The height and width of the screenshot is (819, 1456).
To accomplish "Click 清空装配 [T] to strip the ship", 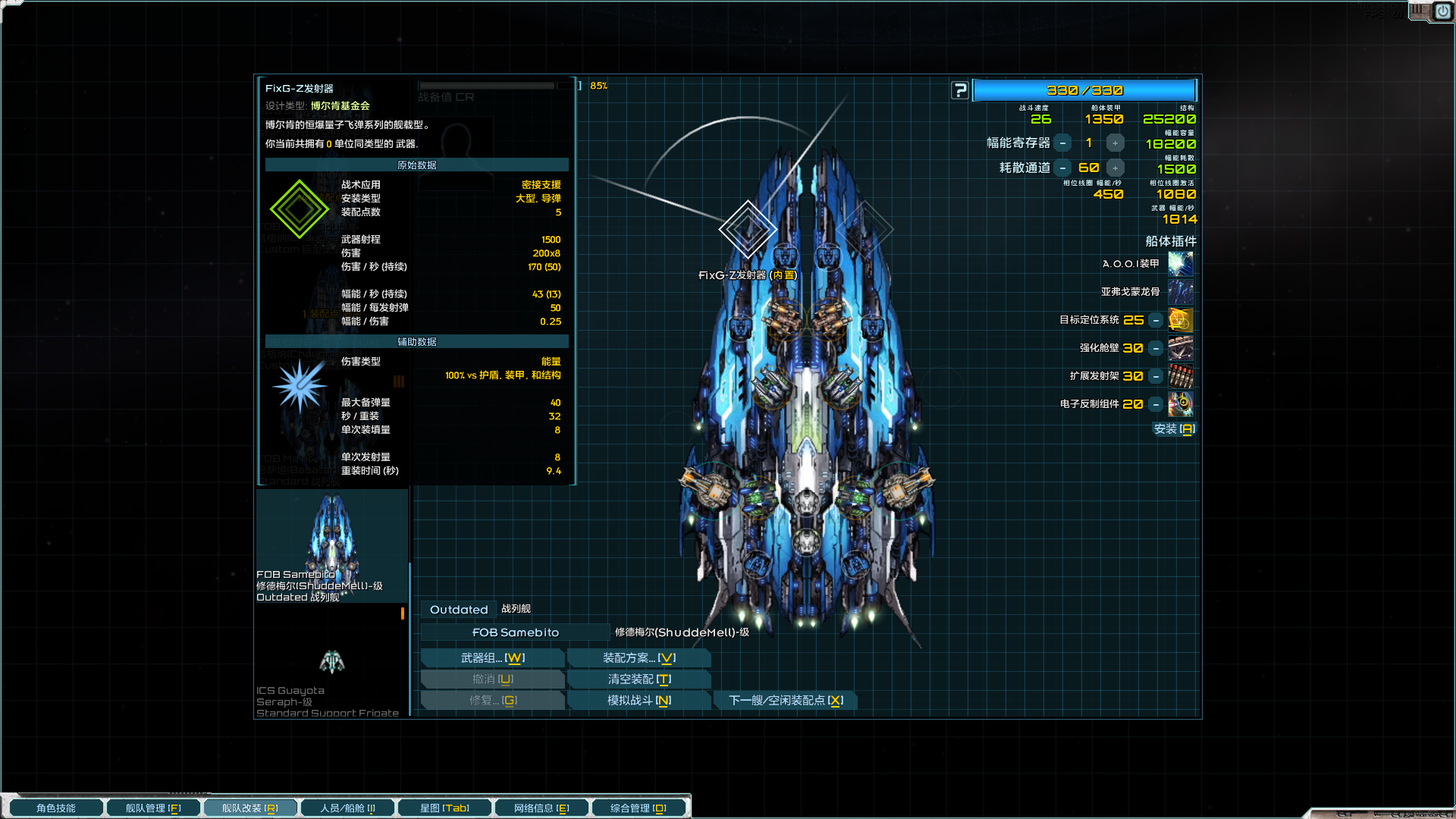I will [639, 679].
